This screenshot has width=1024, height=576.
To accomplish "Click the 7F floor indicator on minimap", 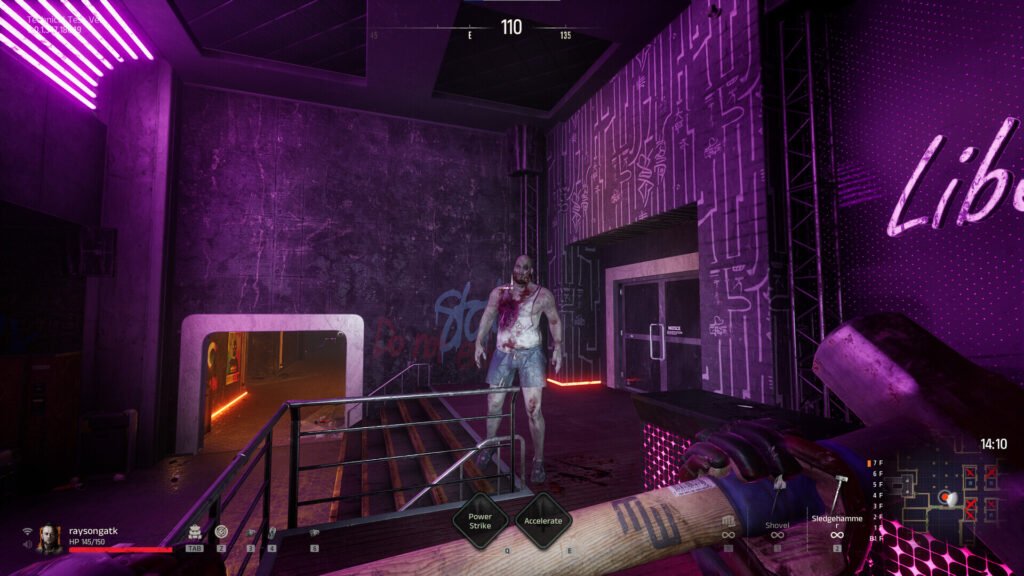I will click(x=878, y=463).
